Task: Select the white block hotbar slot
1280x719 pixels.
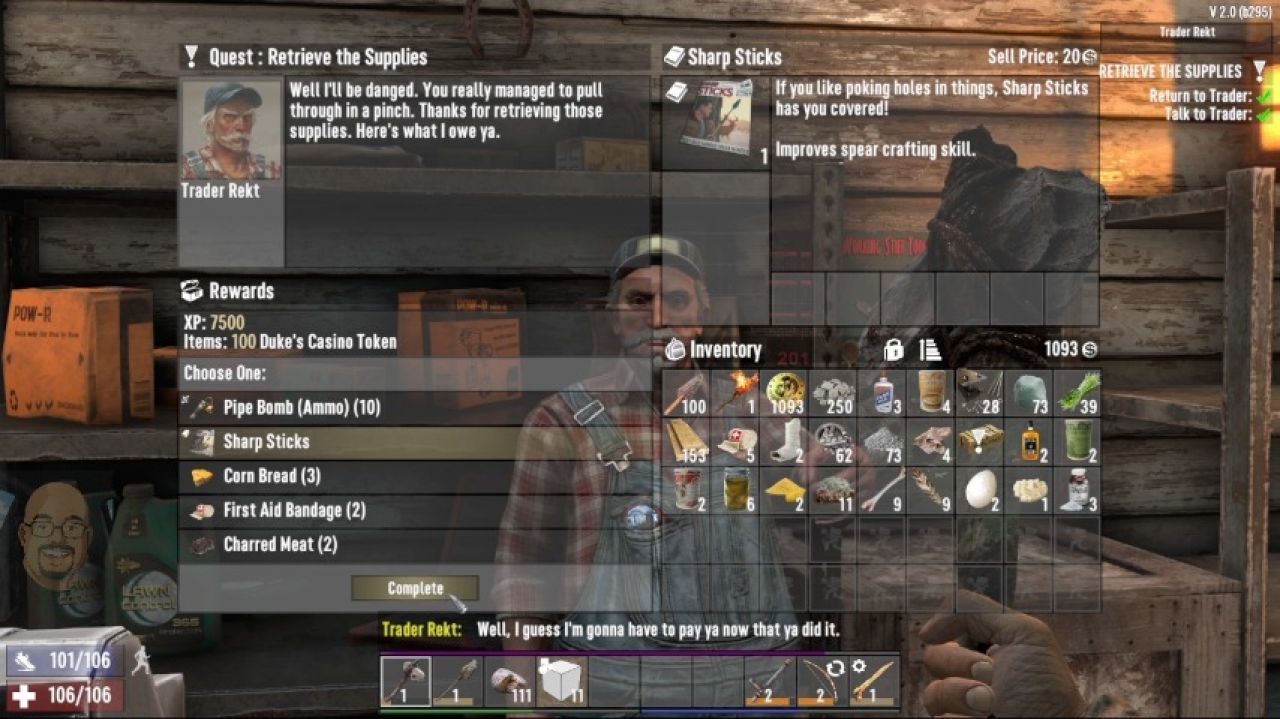Action: [562, 682]
